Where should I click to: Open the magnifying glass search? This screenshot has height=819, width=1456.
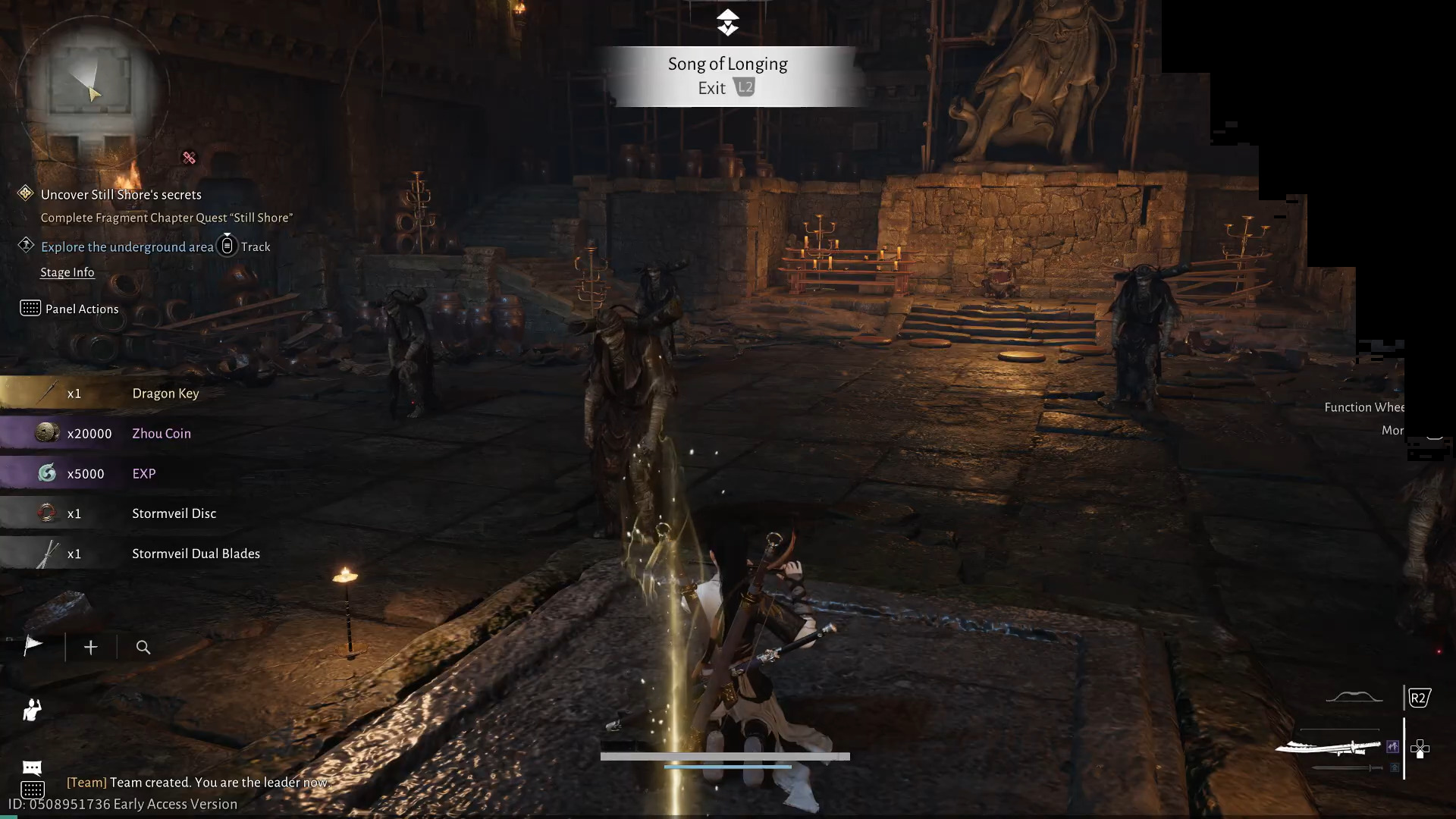pos(143,647)
